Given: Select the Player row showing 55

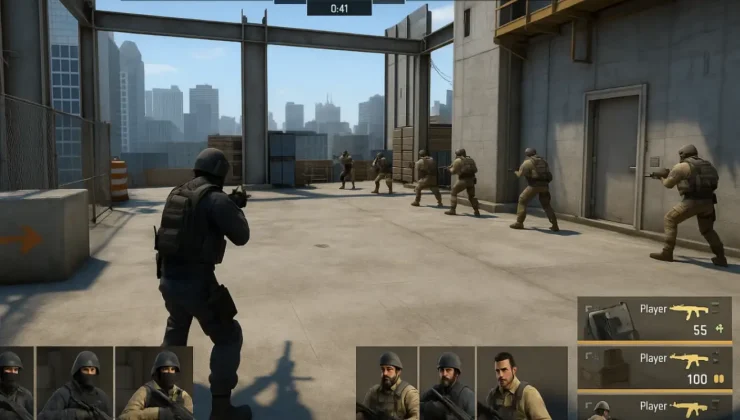Looking at the screenshot, I should coord(655,319).
